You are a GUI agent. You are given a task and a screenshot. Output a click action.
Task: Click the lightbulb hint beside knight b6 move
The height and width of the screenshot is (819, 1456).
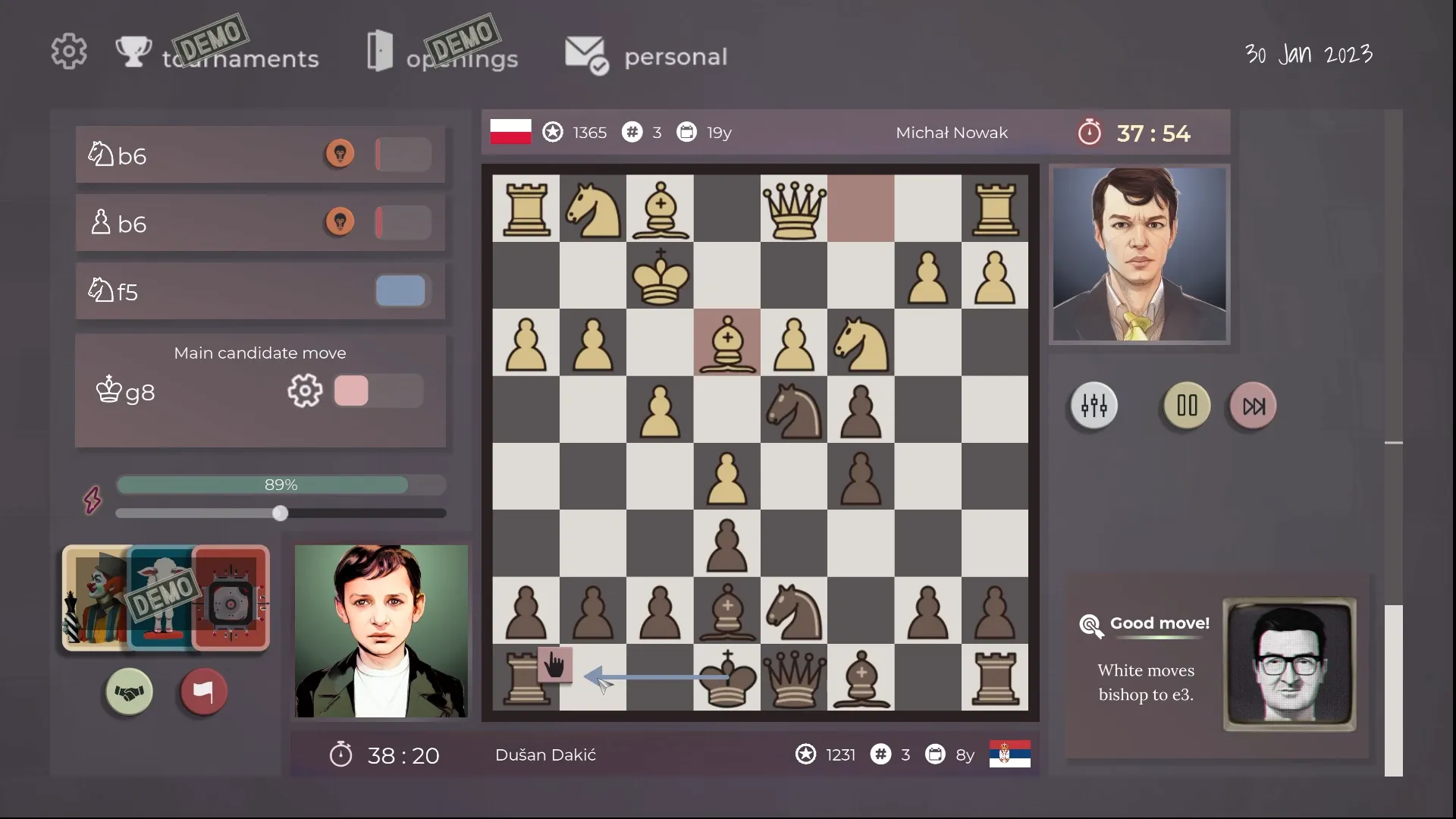pyautogui.click(x=340, y=153)
